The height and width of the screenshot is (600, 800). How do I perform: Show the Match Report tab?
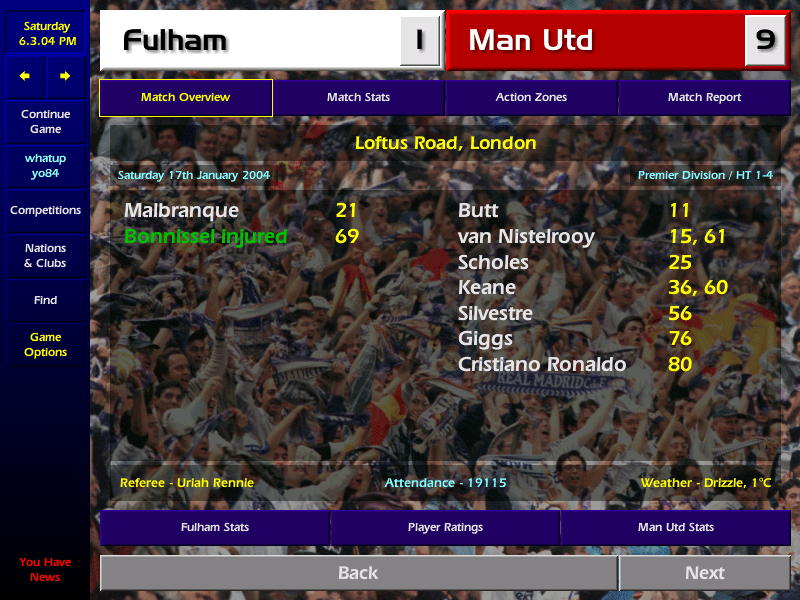click(704, 98)
